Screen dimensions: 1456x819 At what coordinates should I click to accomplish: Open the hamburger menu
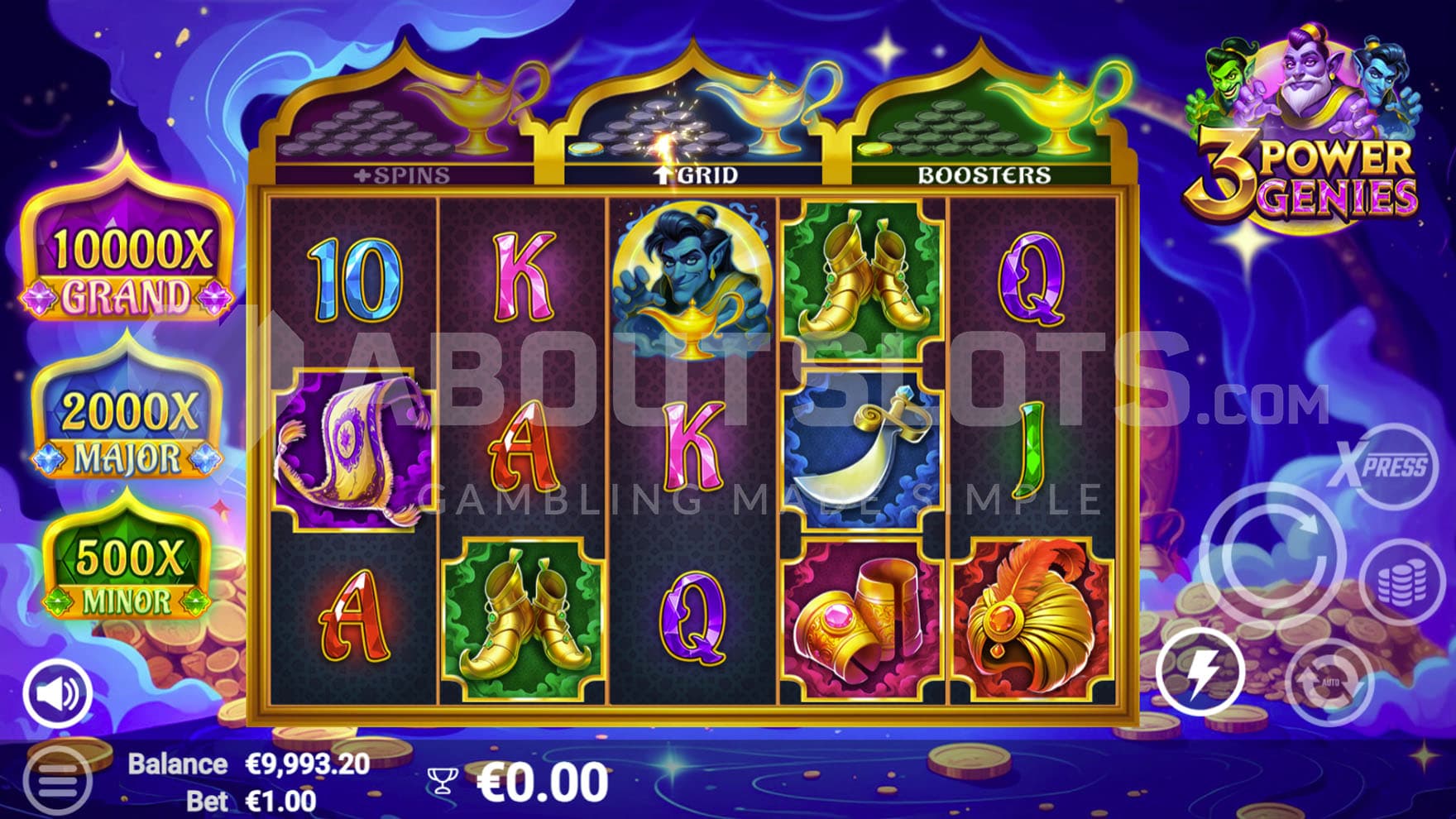click(x=57, y=778)
